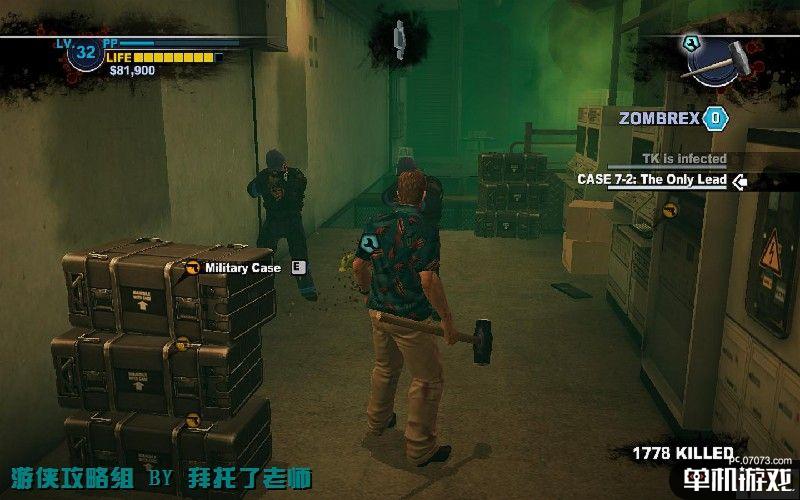Select the Military Case interaction label
Viewport: 800px width, 500px height.
tap(242, 267)
